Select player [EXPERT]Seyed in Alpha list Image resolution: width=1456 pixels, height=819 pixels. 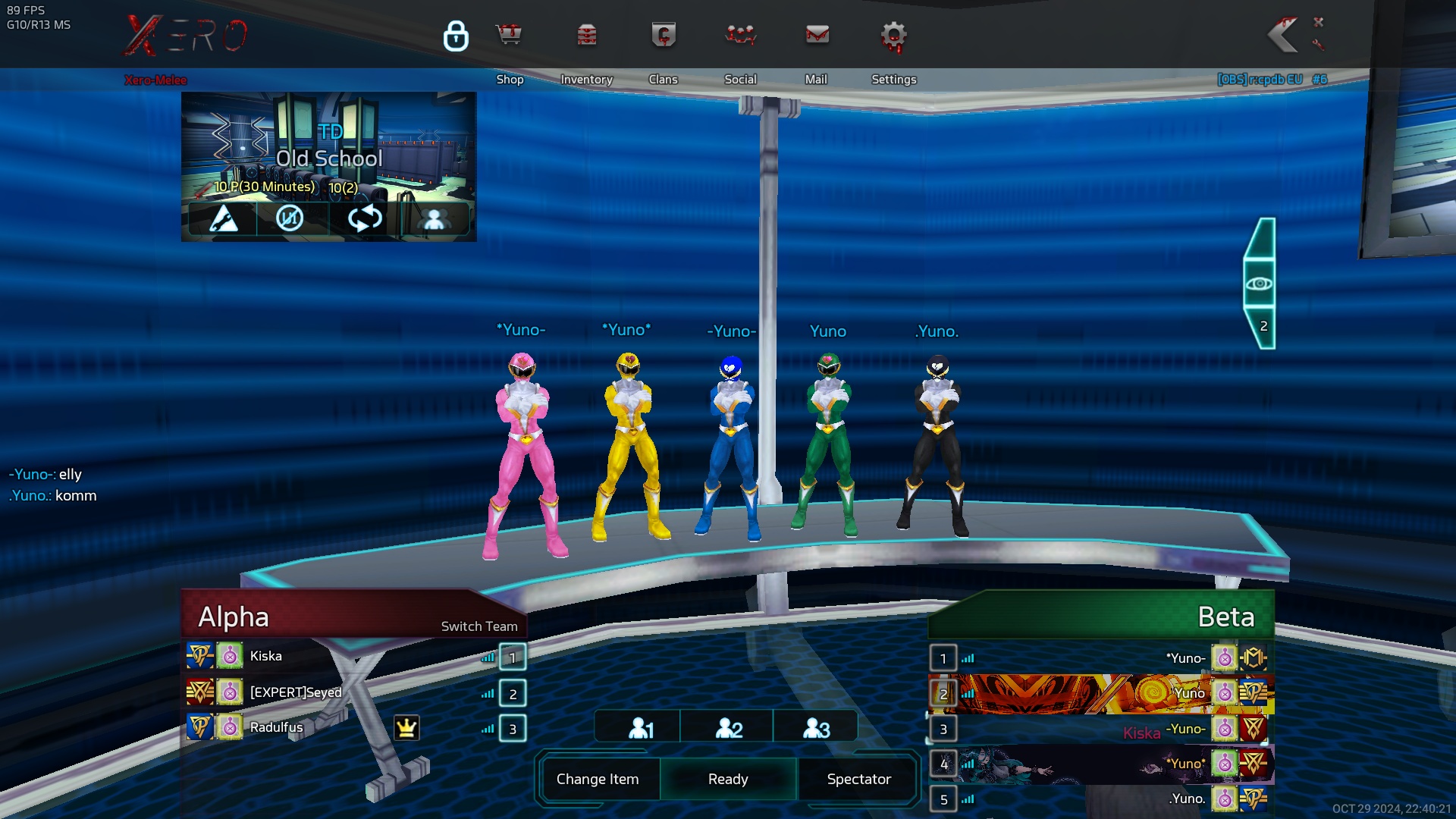[296, 692]
